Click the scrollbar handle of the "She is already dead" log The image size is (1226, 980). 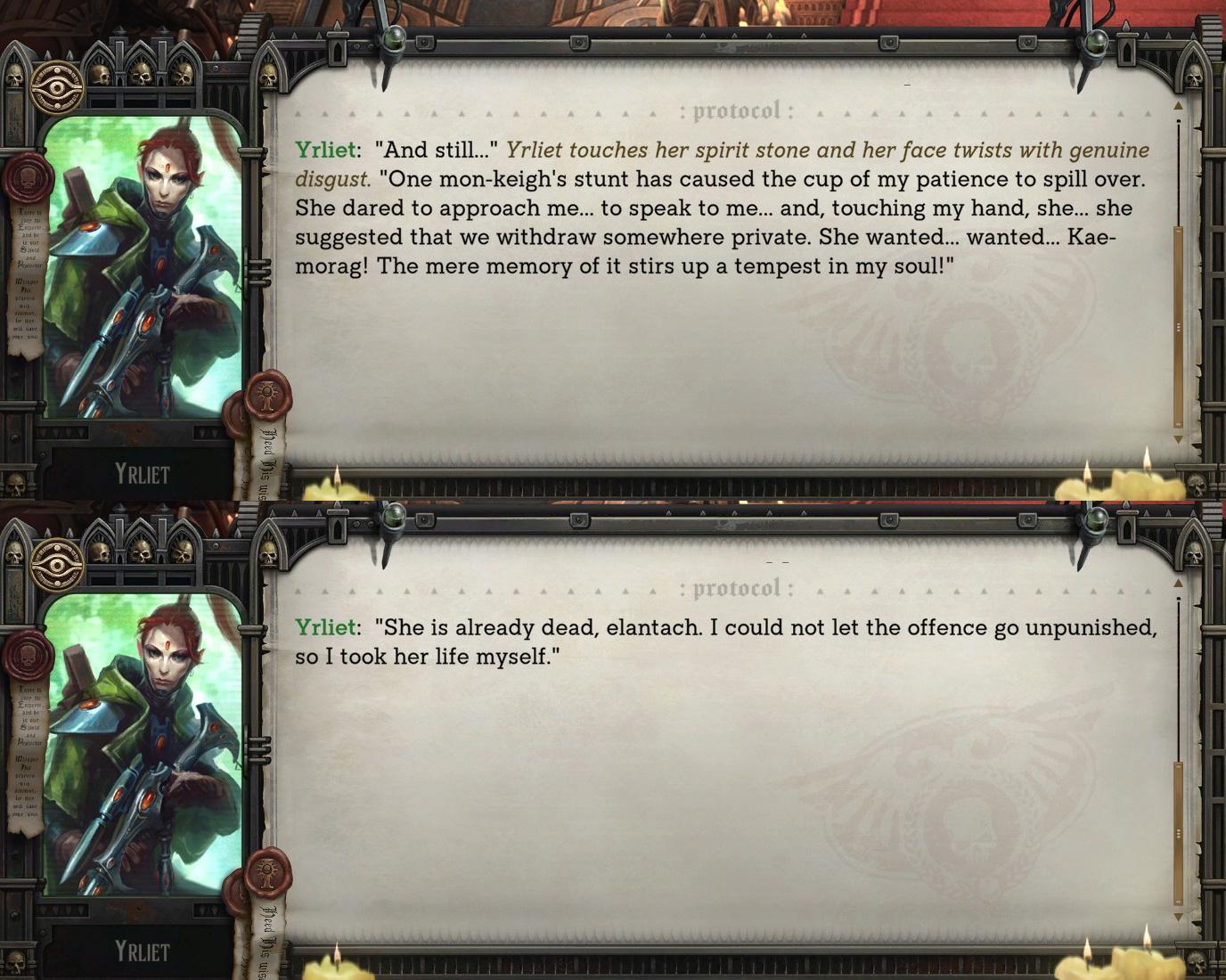click(1178, 833)
